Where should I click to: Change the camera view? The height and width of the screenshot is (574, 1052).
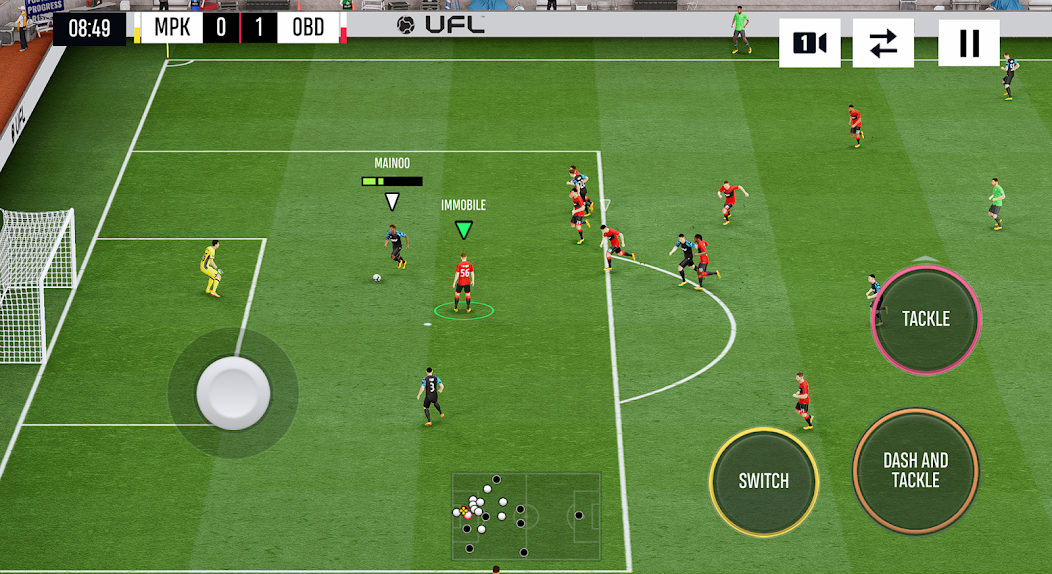click(x=809, y=43)
